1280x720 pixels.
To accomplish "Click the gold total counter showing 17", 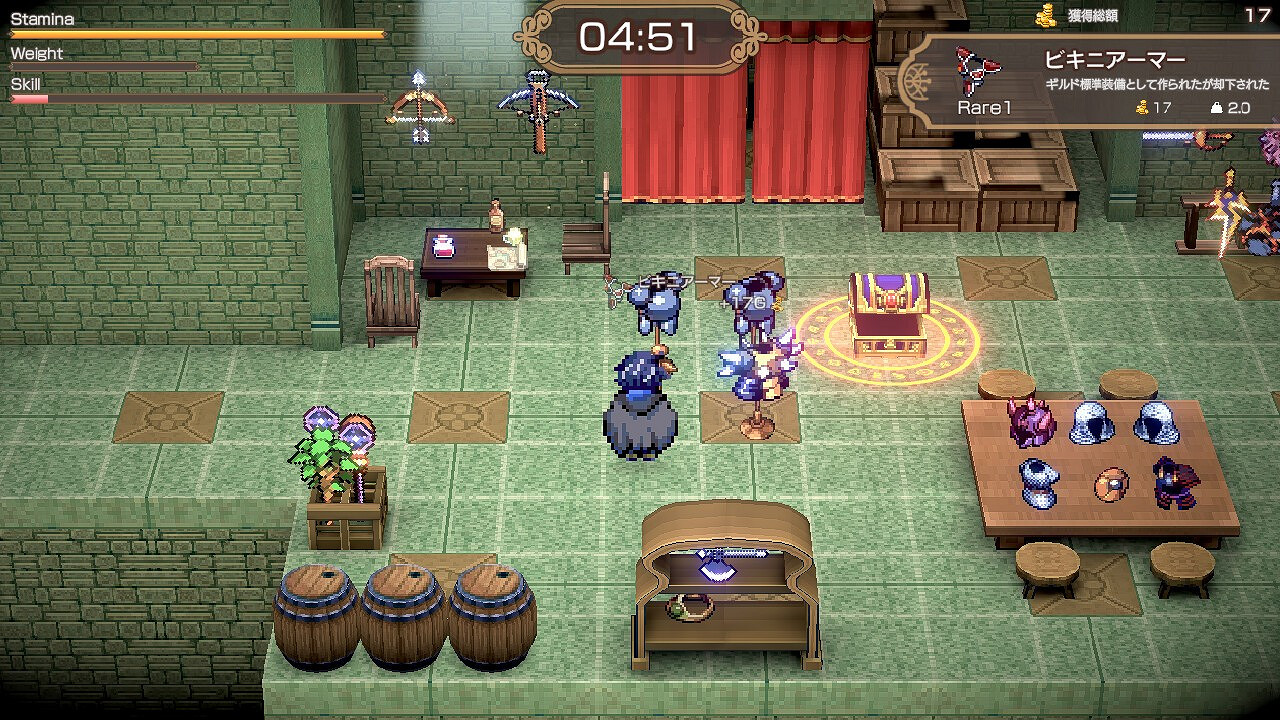I will coord(1258,13).
